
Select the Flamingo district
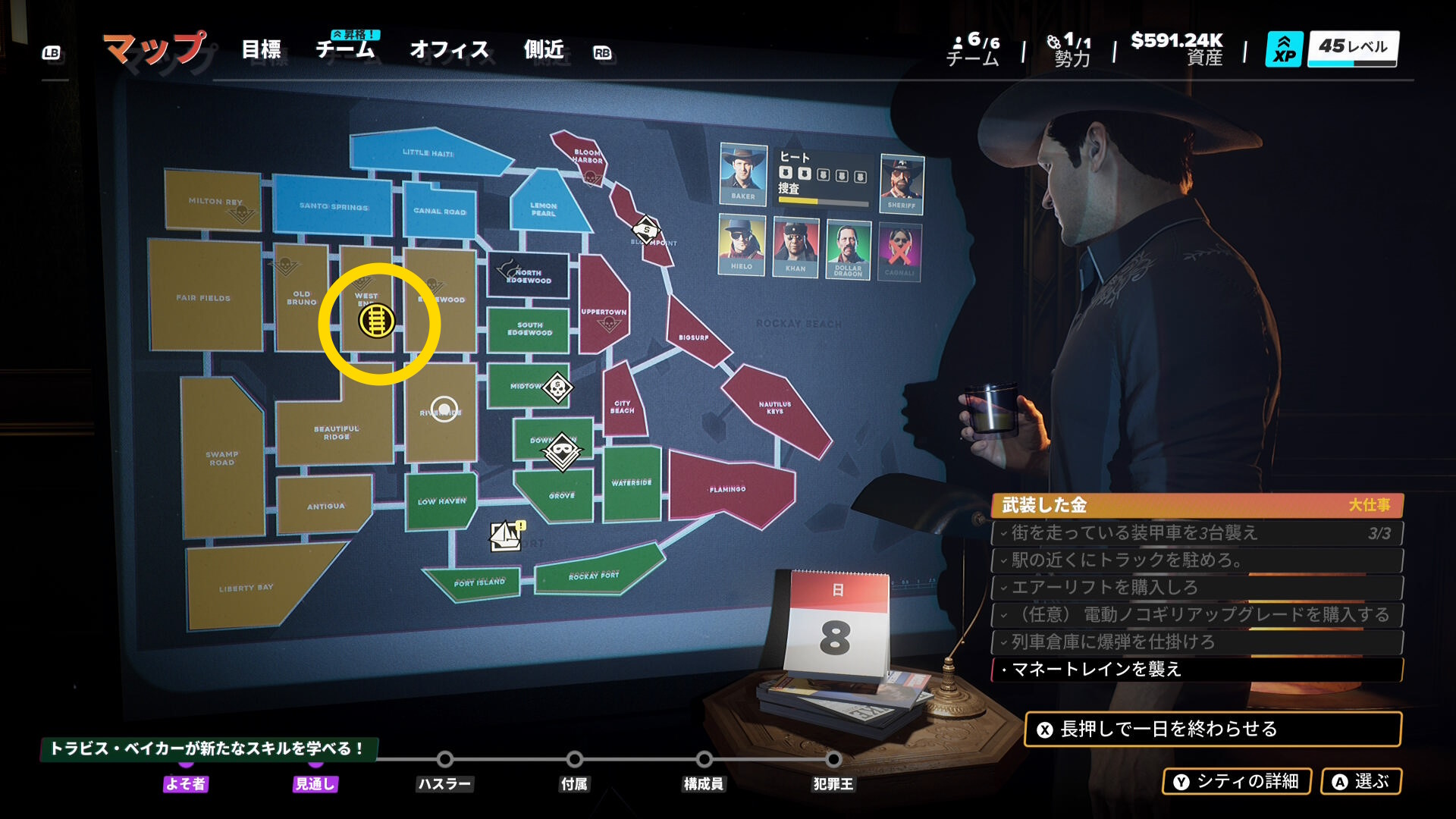[x=728, y=489]
